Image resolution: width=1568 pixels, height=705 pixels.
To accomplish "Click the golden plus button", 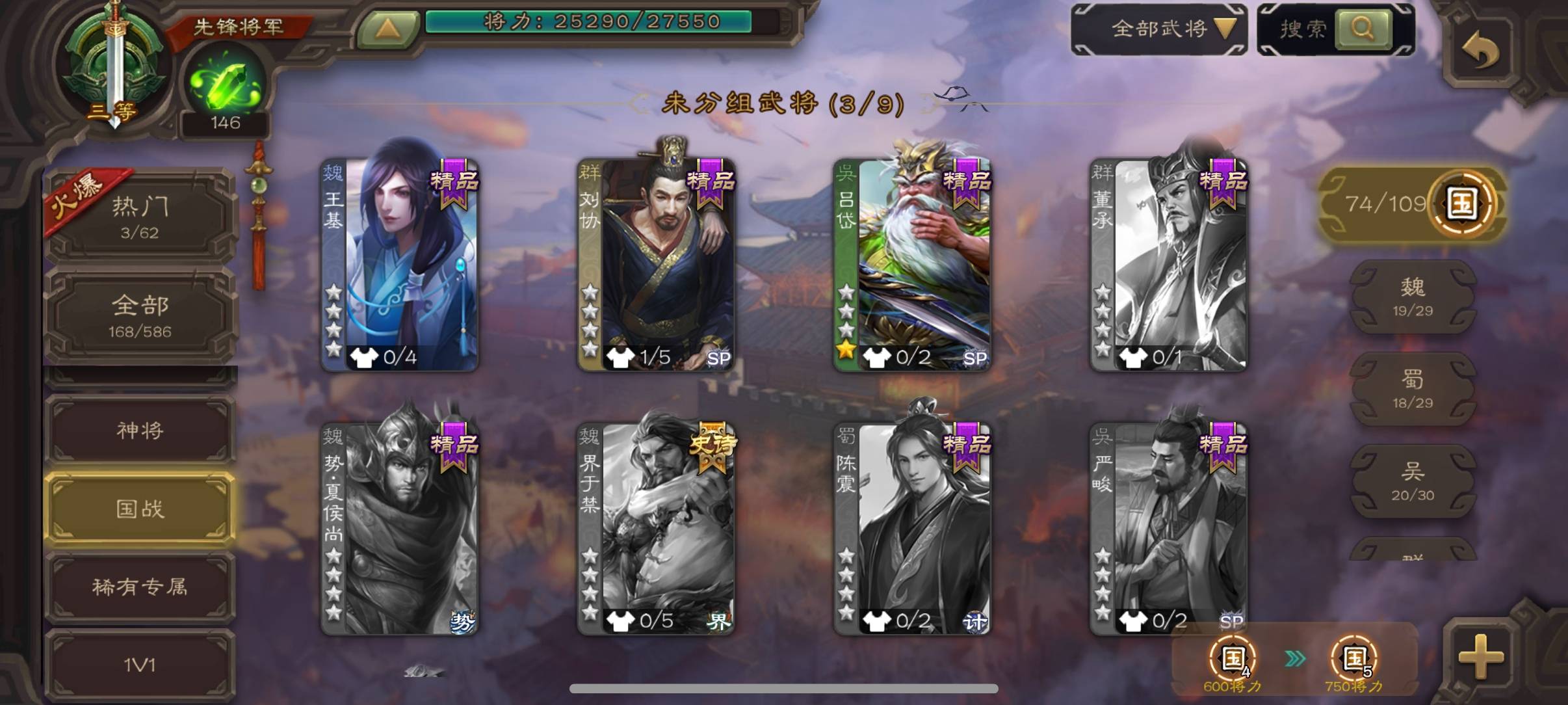I will tap(1481, 657).
